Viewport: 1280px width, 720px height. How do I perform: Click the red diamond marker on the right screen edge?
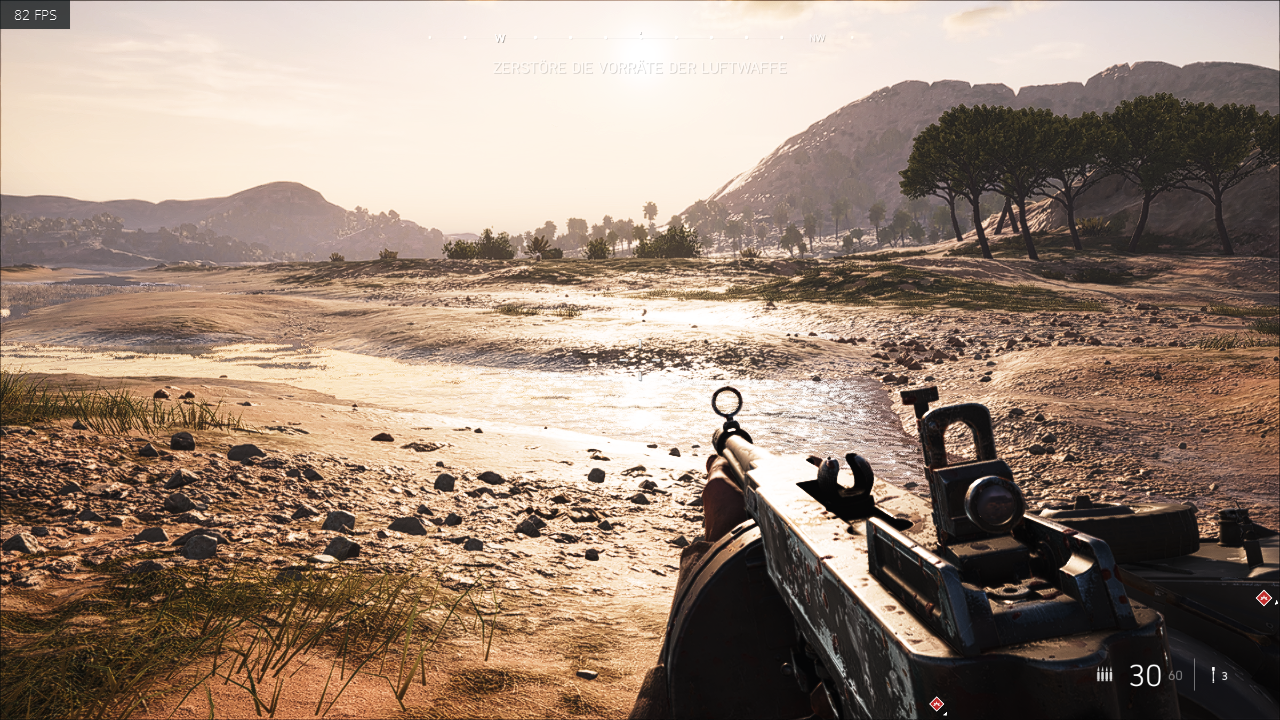[1262, 597]
